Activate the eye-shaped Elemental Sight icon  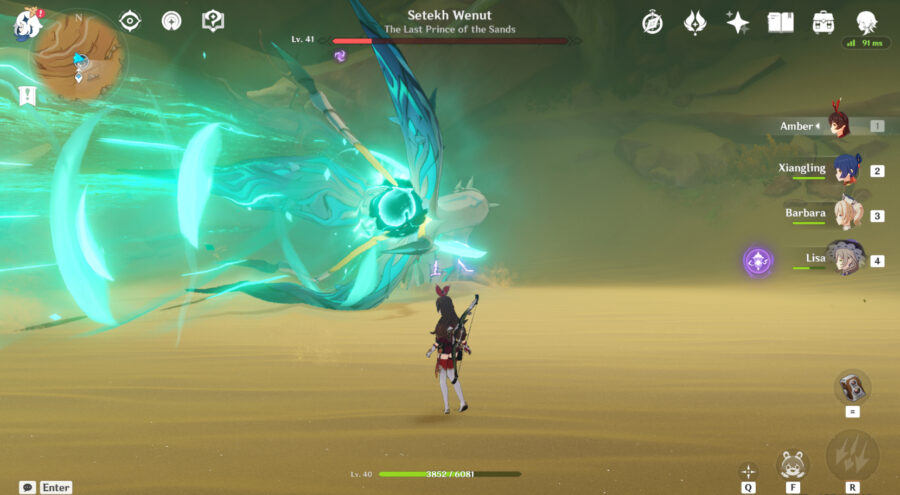130,21
